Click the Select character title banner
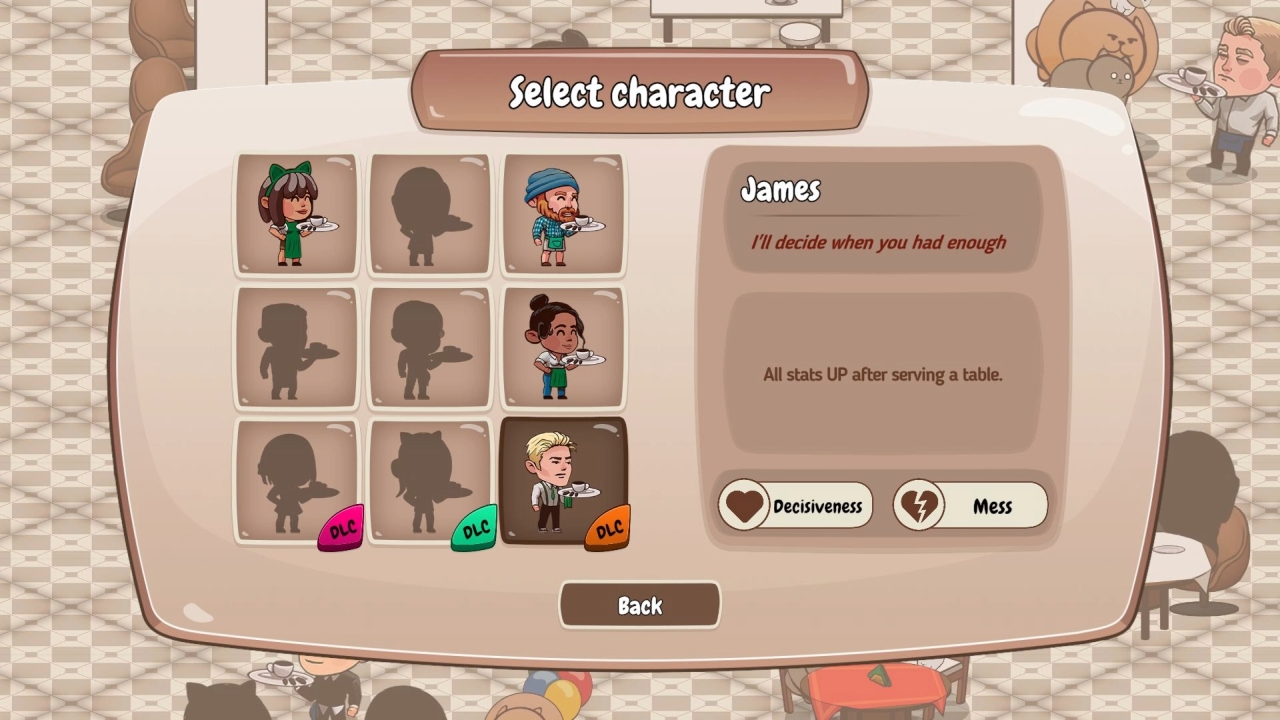 click(x=639, y=93)
